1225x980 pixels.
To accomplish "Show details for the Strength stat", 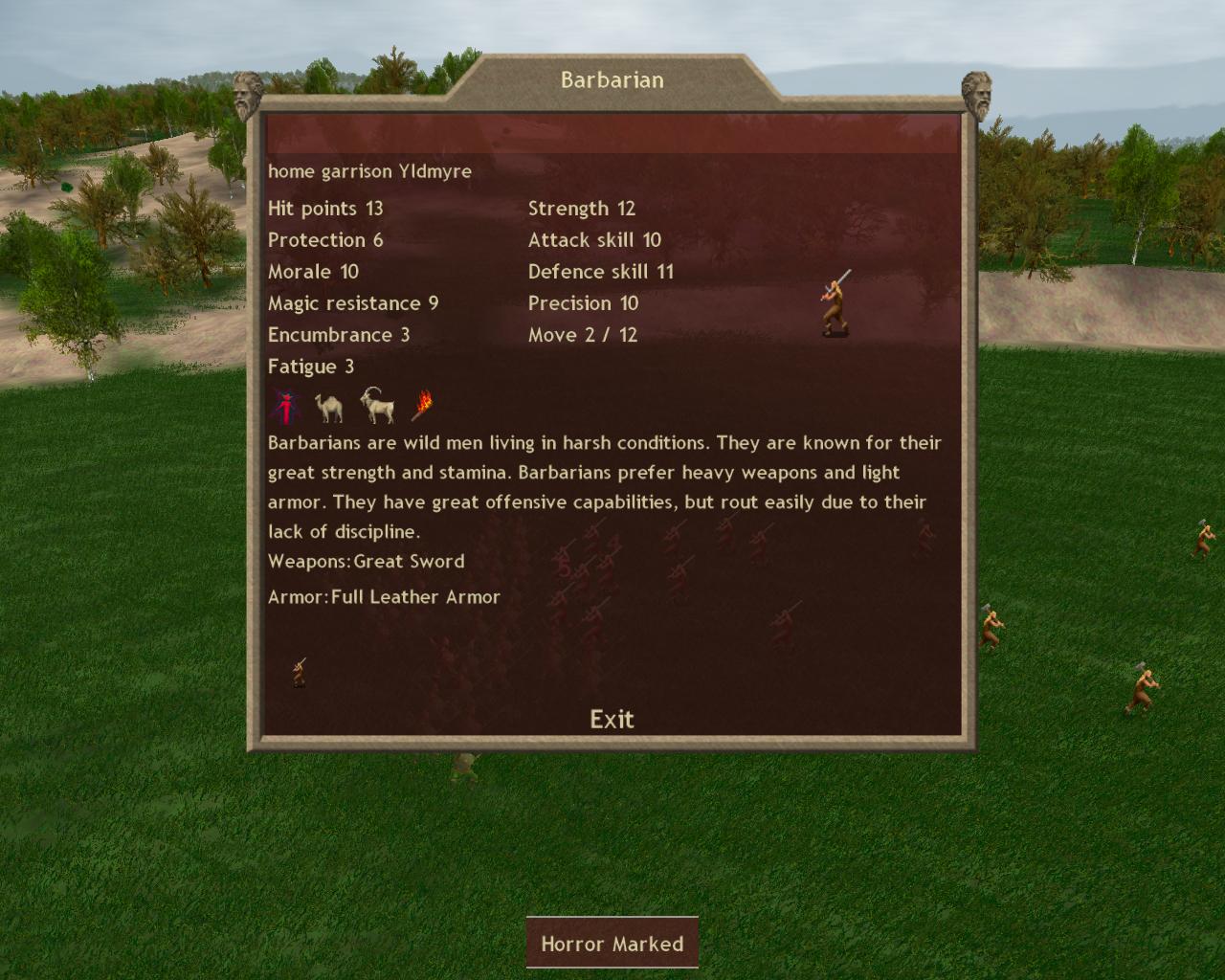I will [x=582, y=209].
